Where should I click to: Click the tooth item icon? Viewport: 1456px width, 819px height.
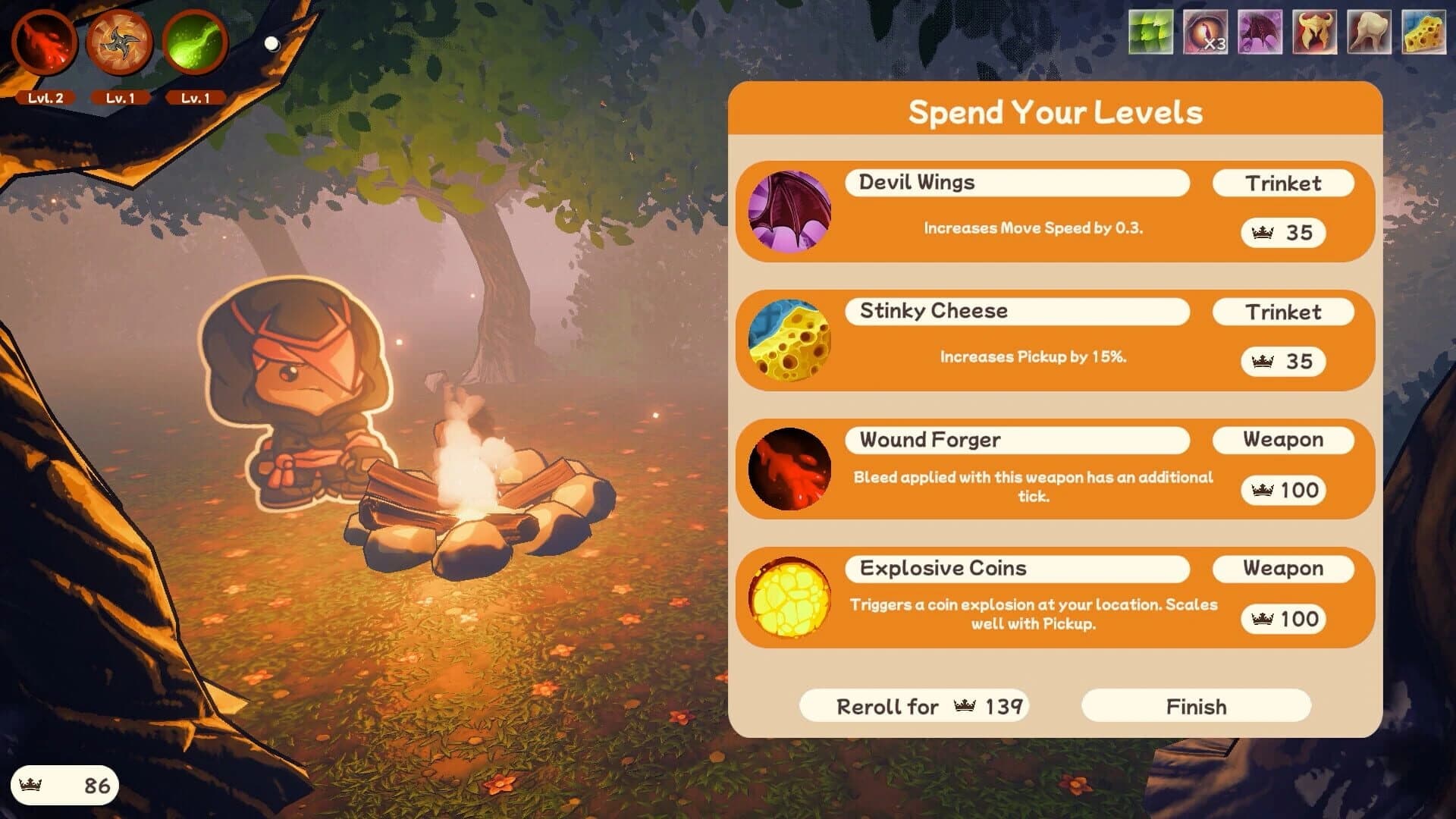[x=1369, y=33]
